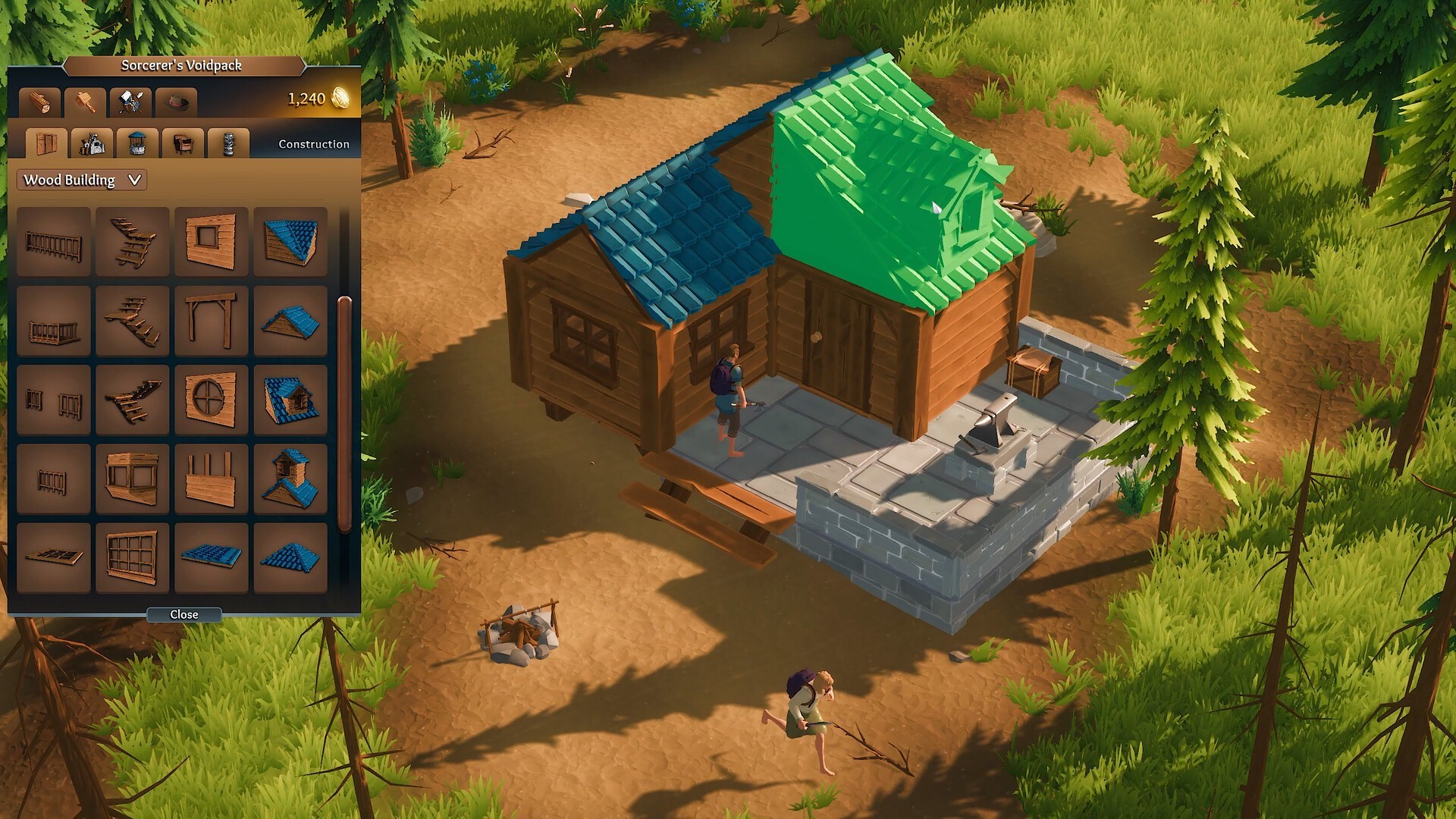Pick the blue roof with chimney tower piece
Viewport: 1456px width, 819px height.
(x=290, y=479)
